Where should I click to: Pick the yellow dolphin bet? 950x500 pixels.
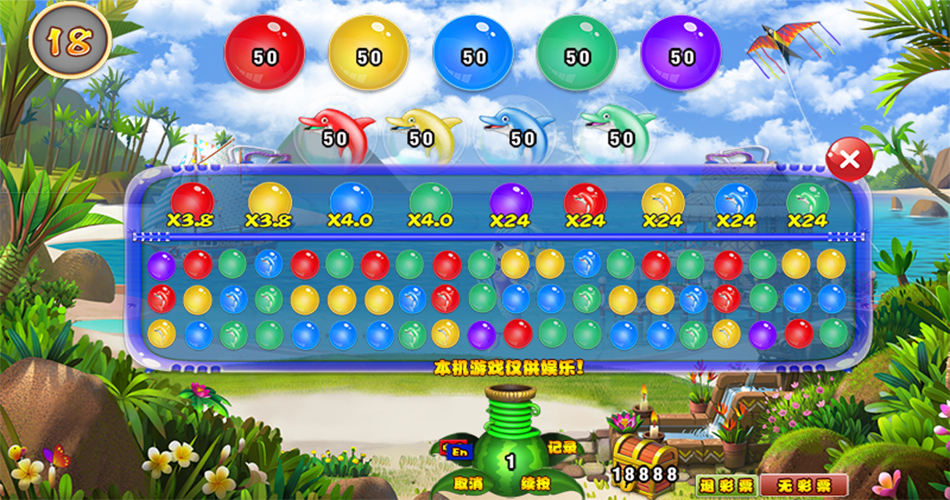tap(423, 131)
